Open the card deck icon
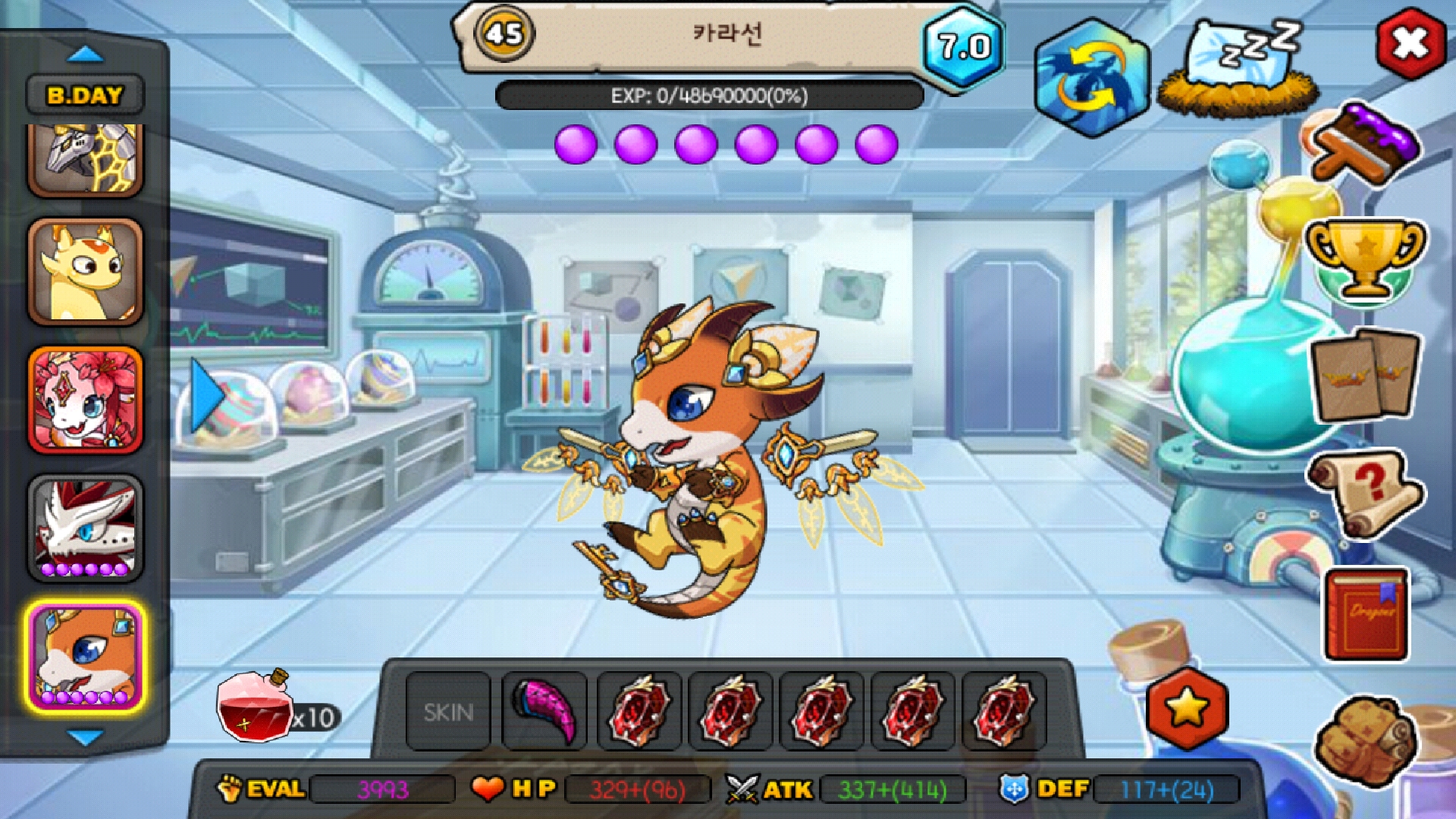This screenshot has height=819, width=1456. pos(1365,374)
